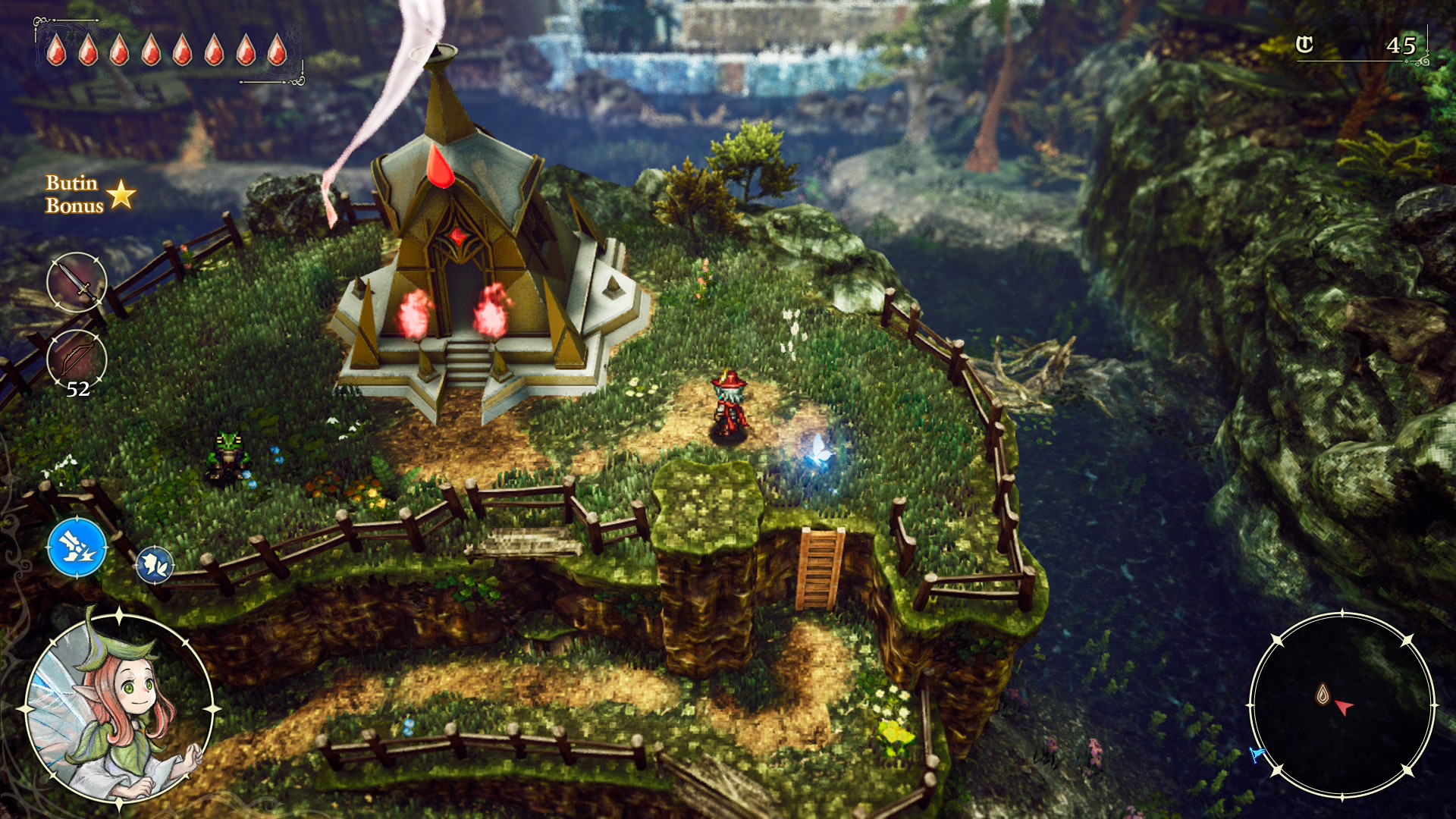Screen dimensions: 1456x819
Task: Click the Butin Bonus star indicator
Action: click(121, 195)
